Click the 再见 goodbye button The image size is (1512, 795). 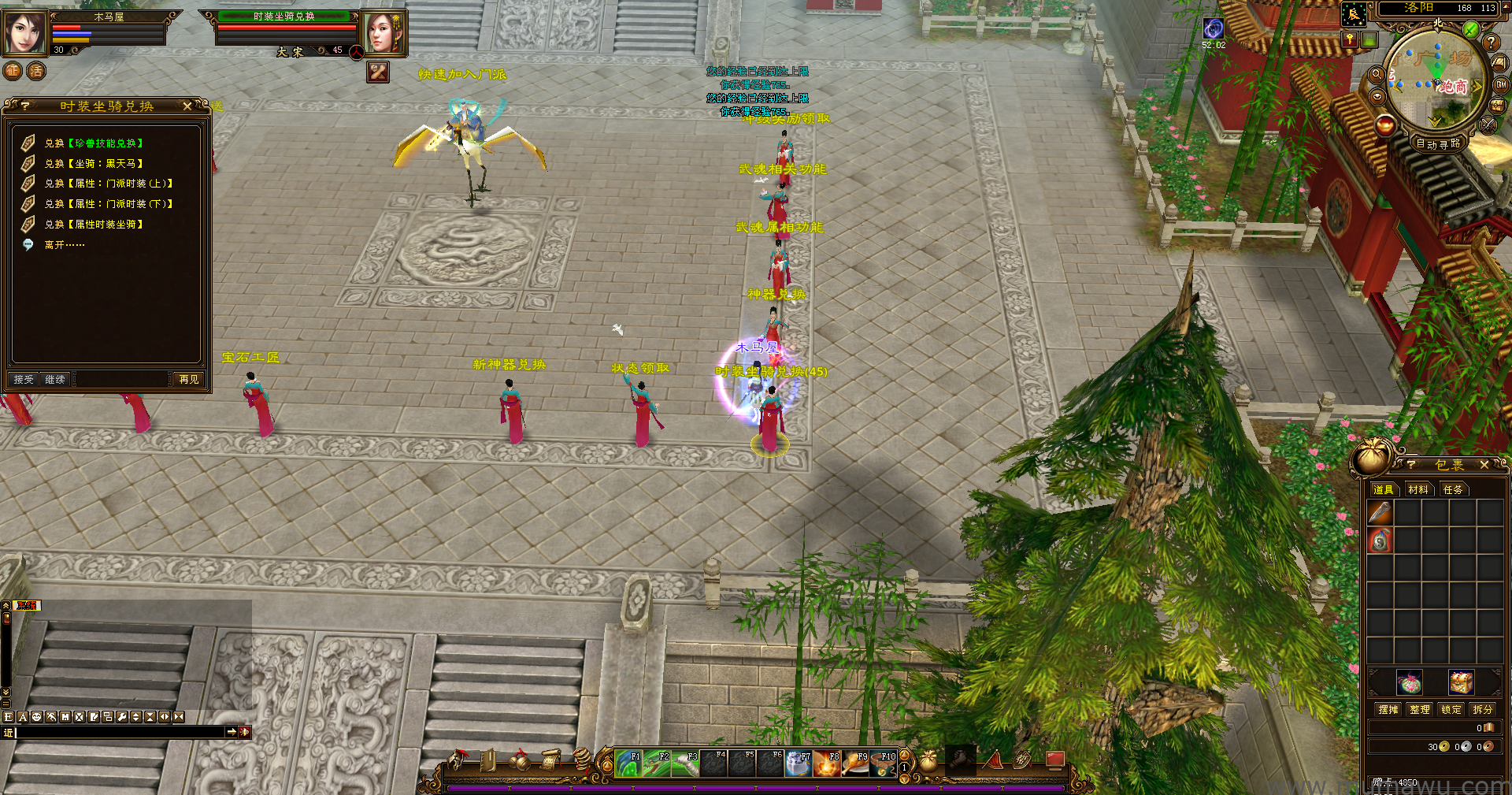(x=189, y=380)
